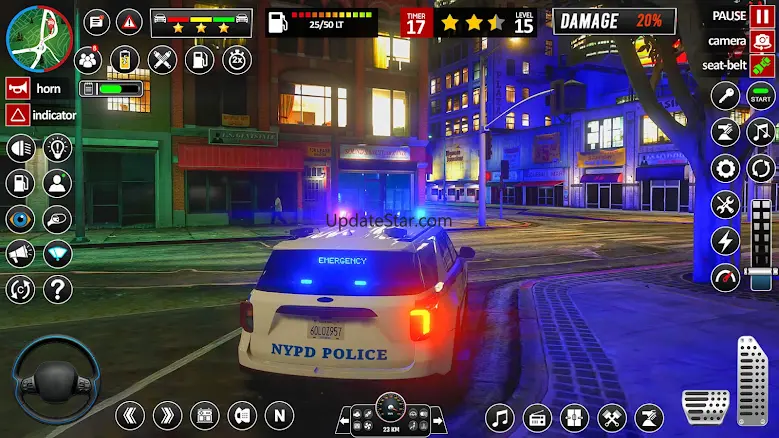Click the megaphone siren icon
This screenshot has width=779, height=438.
(x=20, y=254)
